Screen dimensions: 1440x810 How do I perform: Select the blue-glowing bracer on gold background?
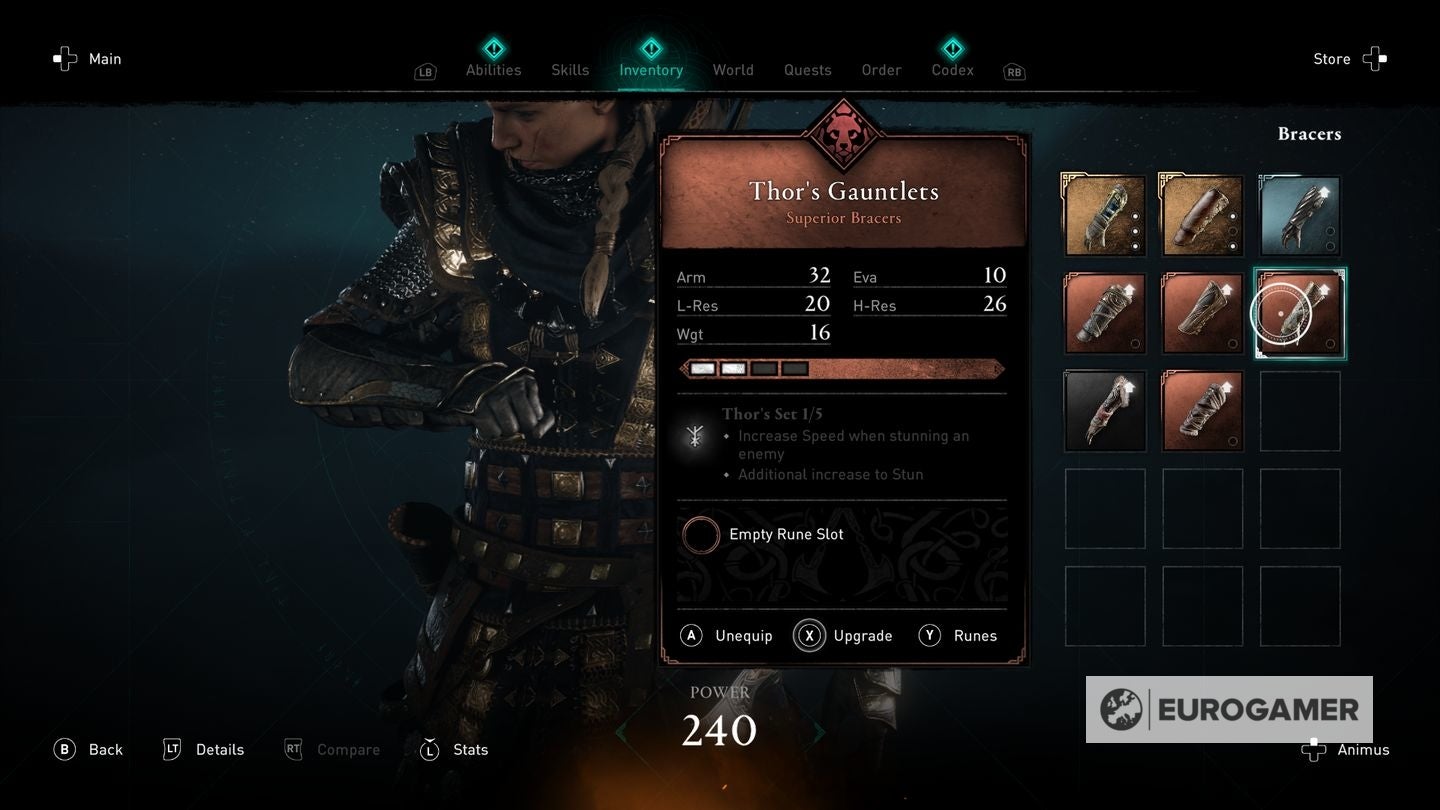pyautogui.click(x=1104, y=216)
